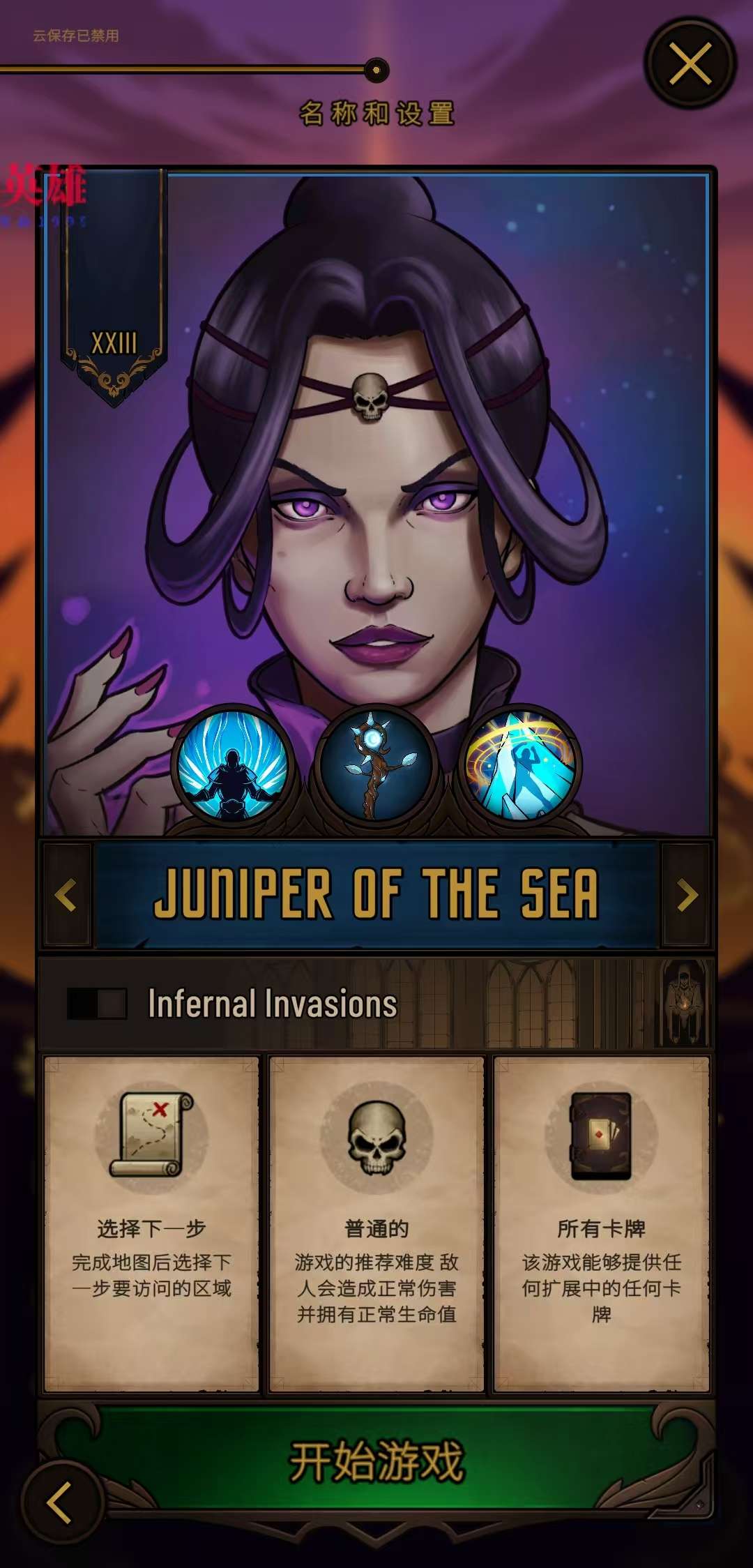Inspect the ice crystal figure ability icon
This screenshot has height=1568, width=753.
(521, 766)
